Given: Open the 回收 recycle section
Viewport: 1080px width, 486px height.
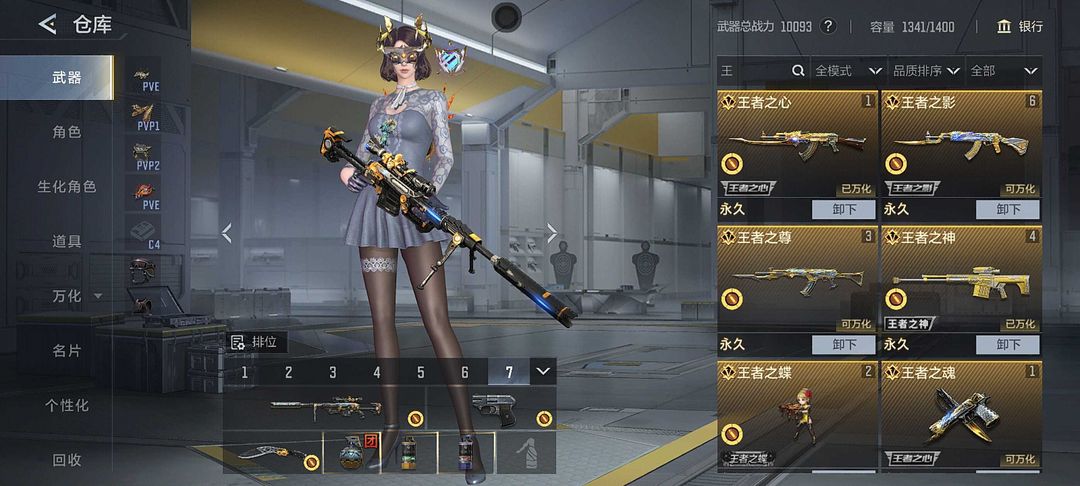Looking at the screenshot, I should (66, 460).
